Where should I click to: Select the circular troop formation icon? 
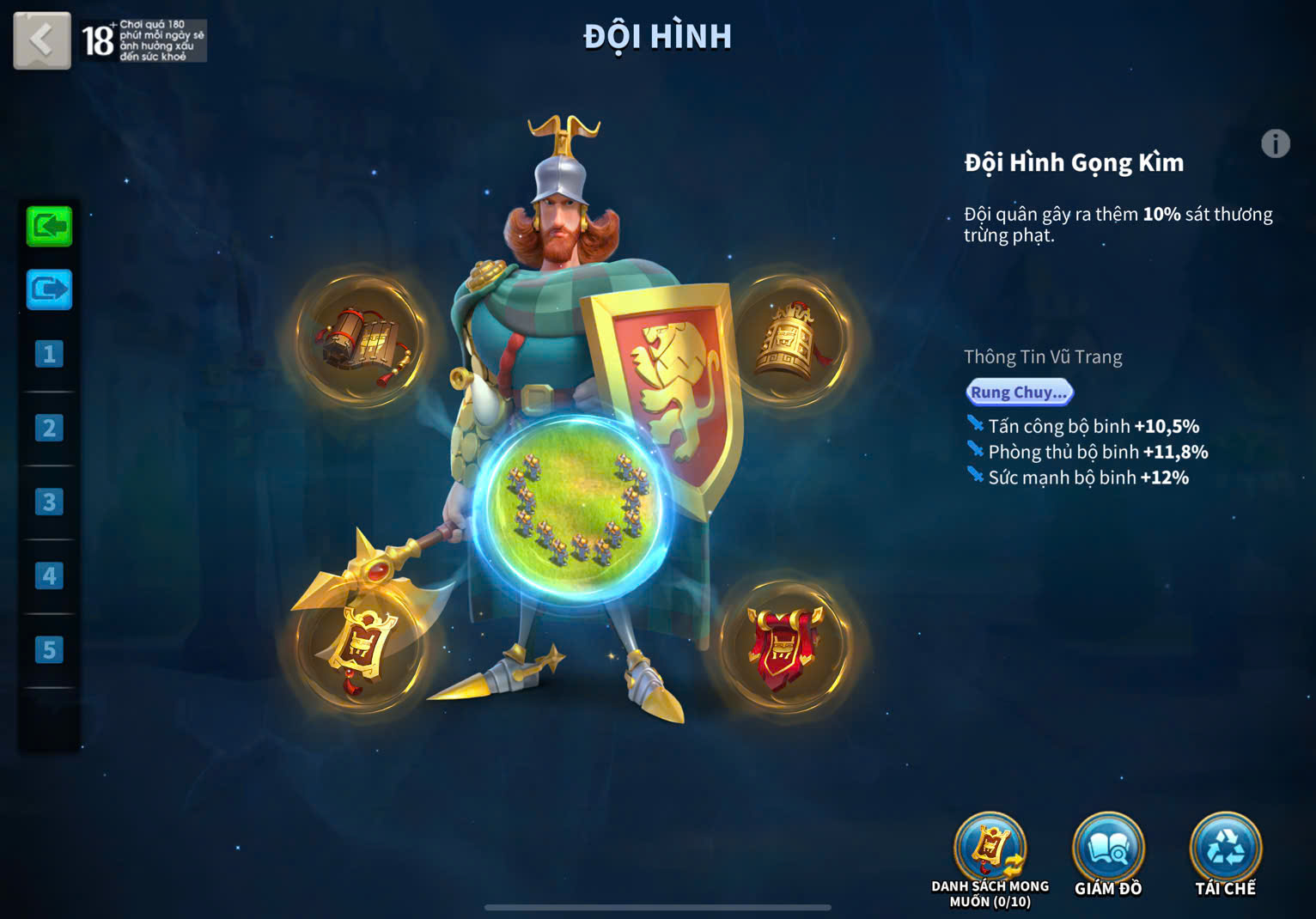[574, 509]
